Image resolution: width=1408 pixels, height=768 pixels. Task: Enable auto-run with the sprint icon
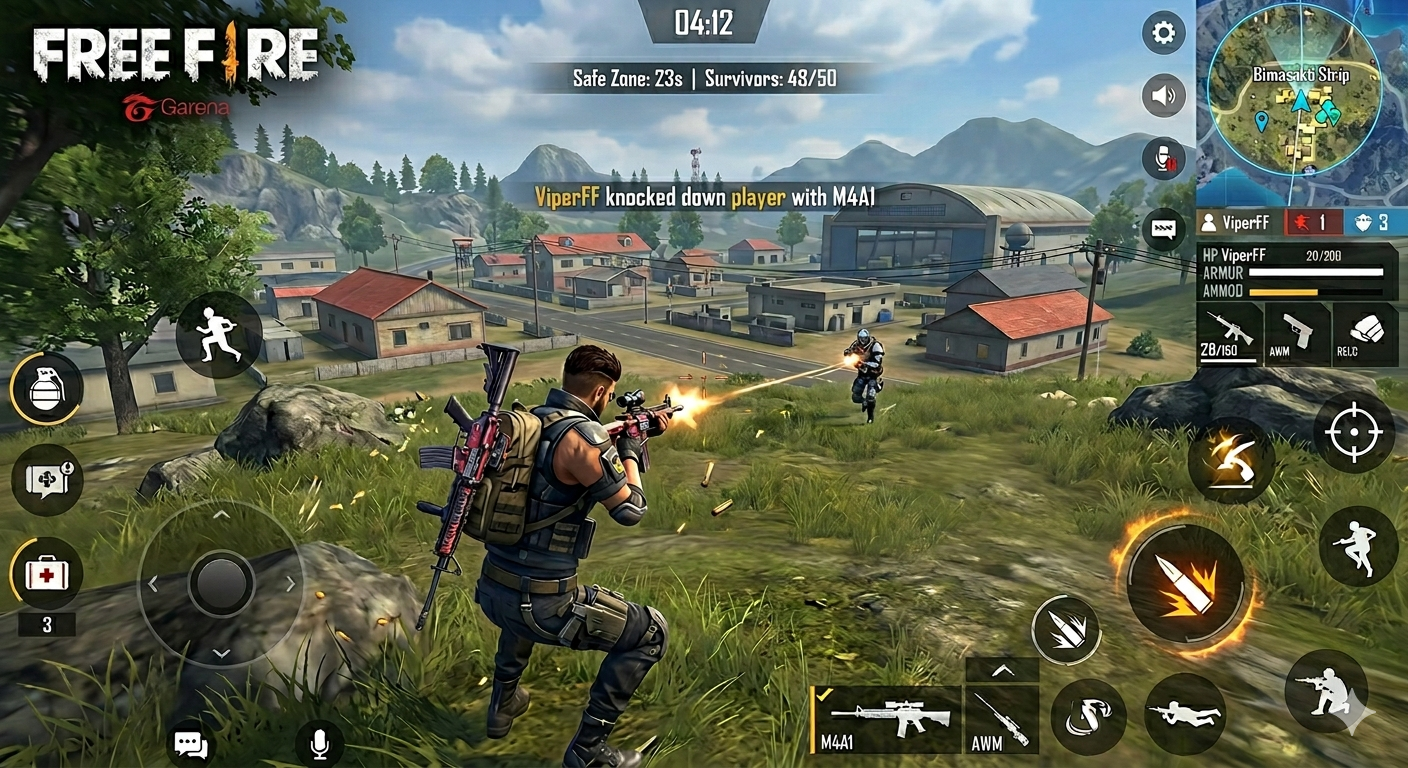(x=219, y=336)
